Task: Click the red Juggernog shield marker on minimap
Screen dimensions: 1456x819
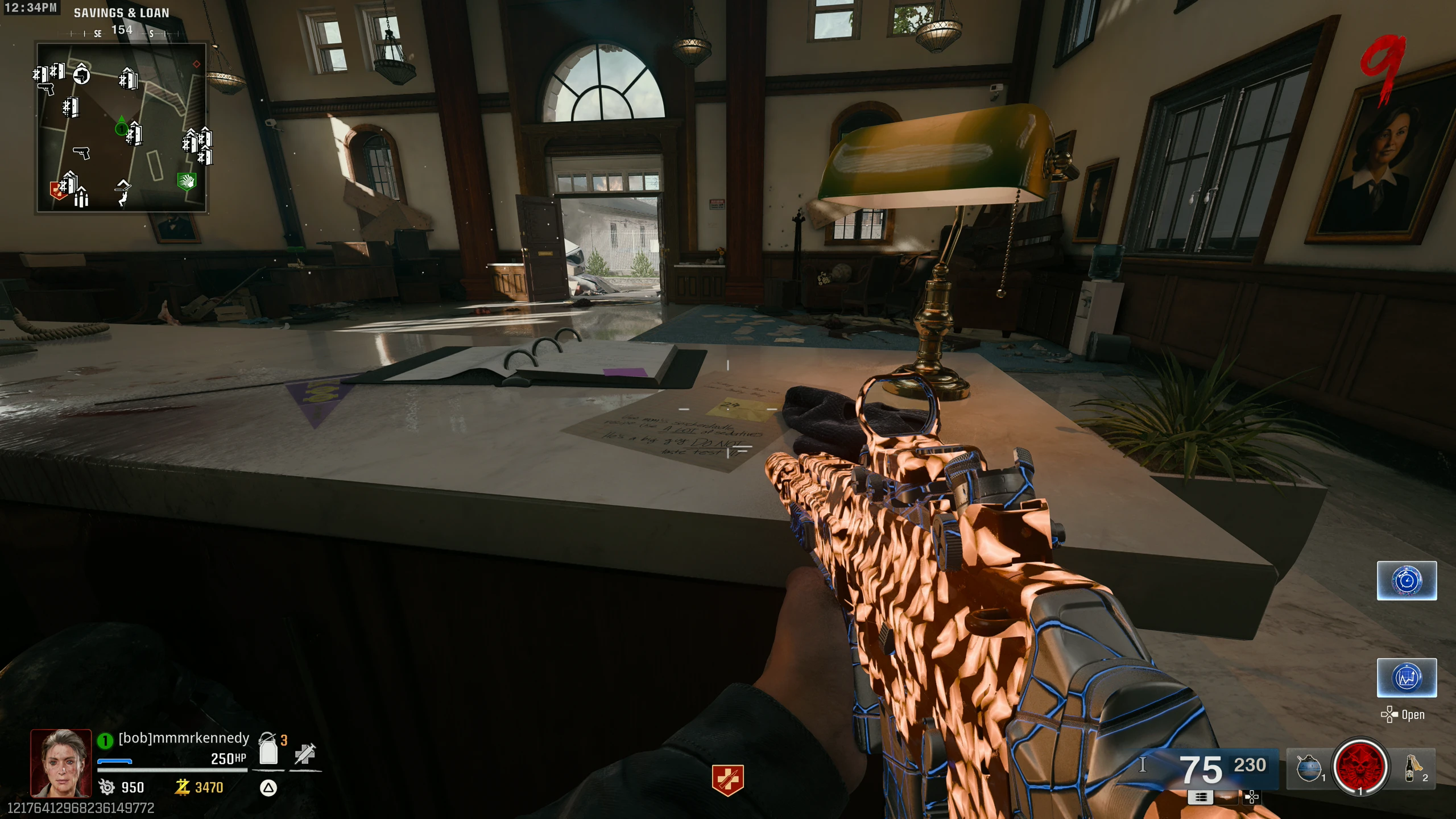Action: pos(58,190)
